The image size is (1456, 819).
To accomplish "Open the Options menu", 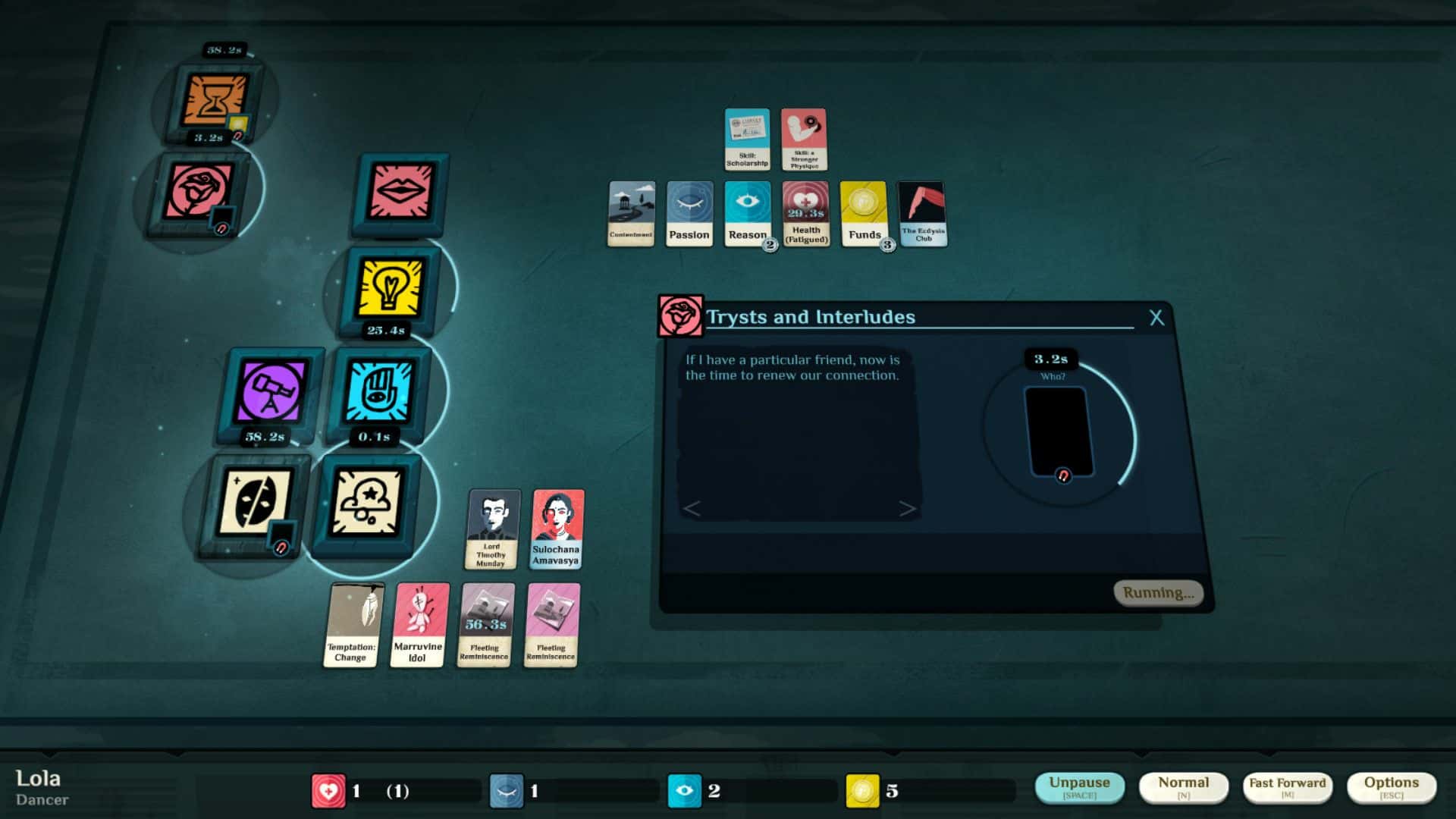I will [x=1392, y=785].
